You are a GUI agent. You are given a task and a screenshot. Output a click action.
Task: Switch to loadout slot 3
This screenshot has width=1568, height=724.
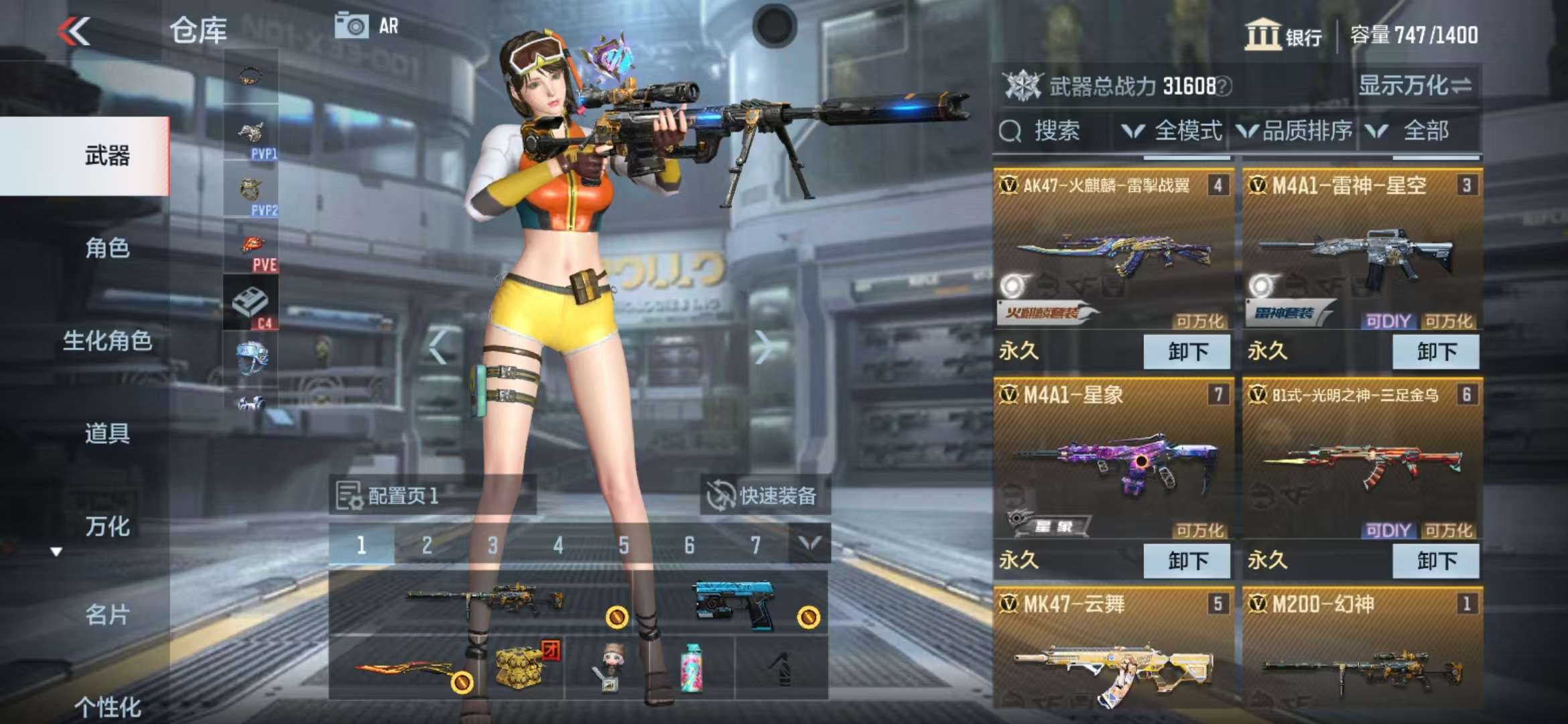coord(493,545)
